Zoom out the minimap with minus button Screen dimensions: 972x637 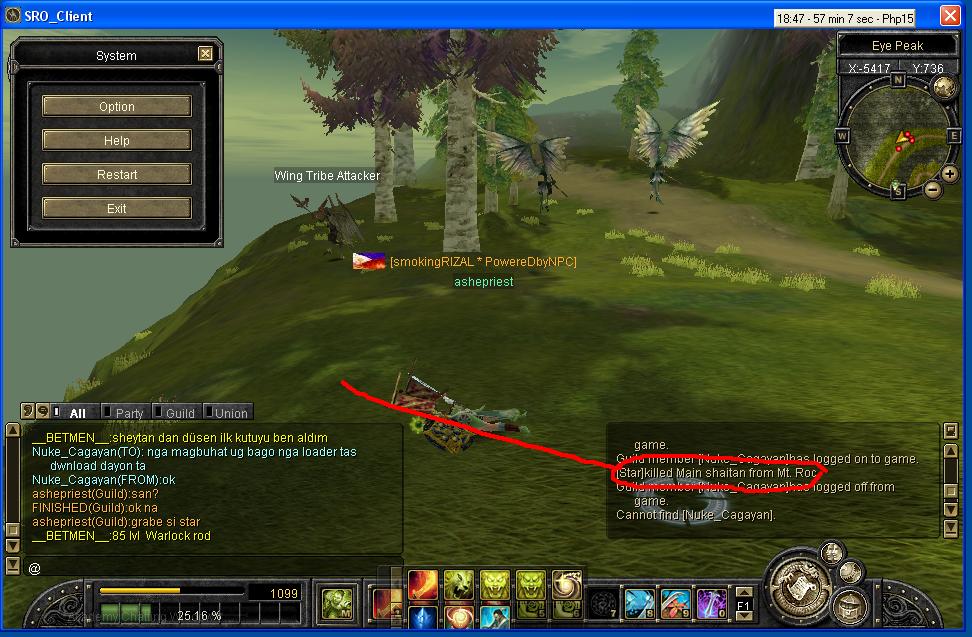932,188
